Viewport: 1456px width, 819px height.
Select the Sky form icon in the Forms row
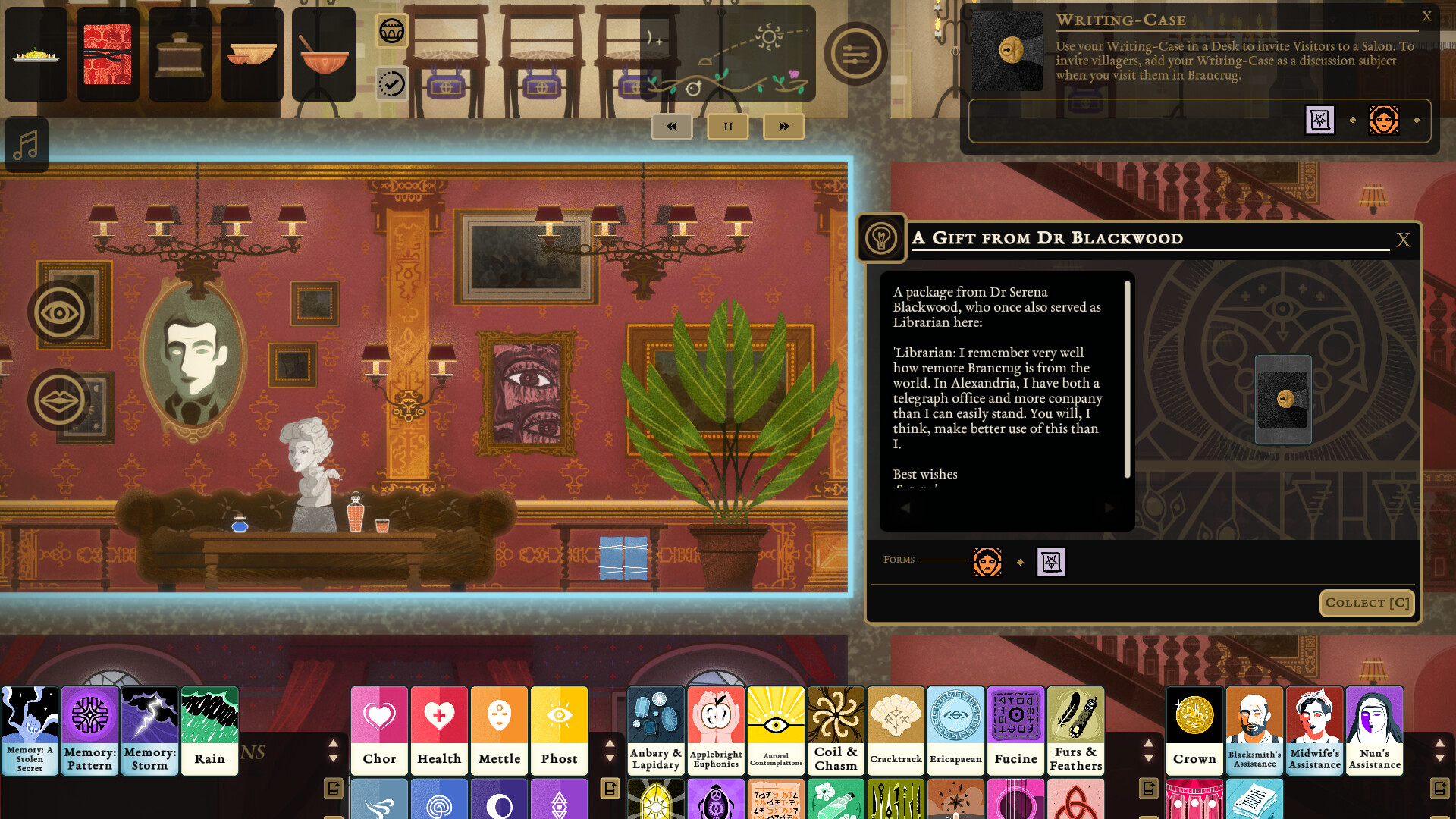987,562
